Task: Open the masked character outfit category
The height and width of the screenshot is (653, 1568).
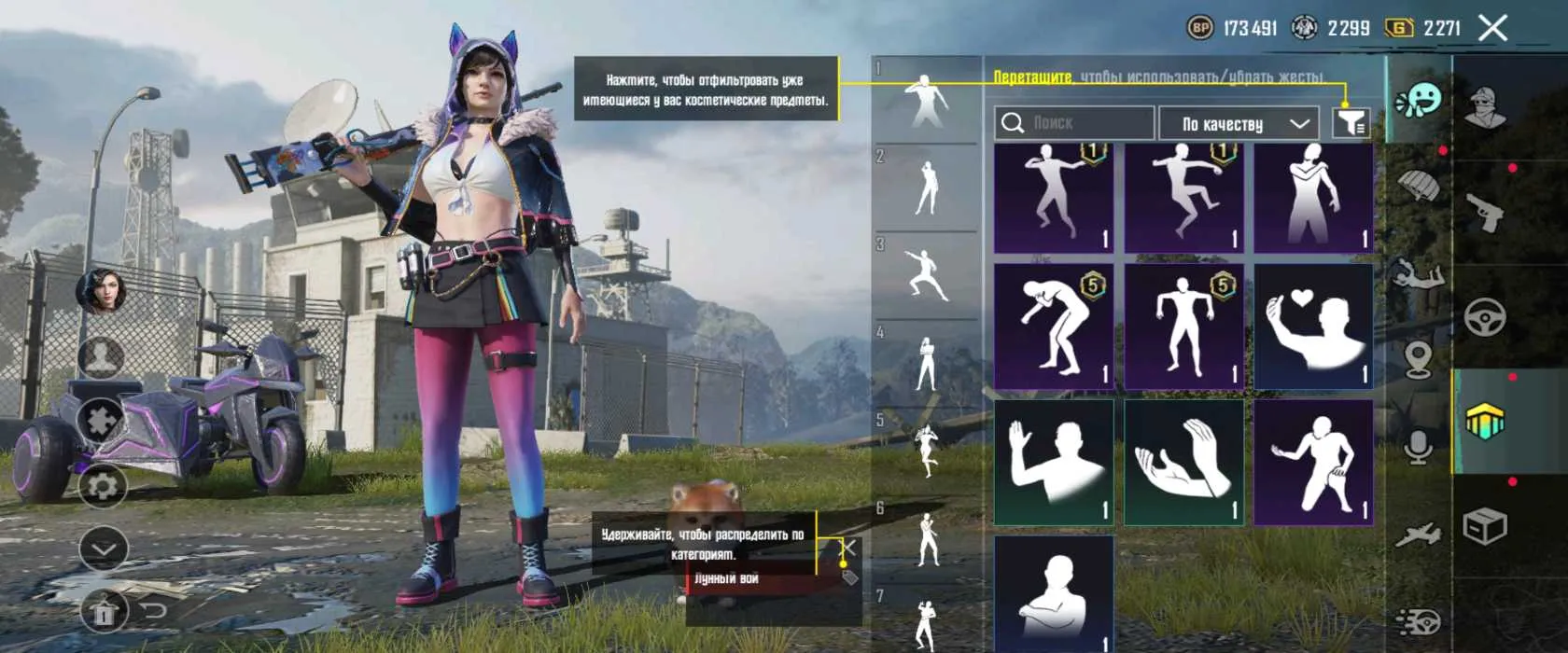Action: tap(1484, 108)
